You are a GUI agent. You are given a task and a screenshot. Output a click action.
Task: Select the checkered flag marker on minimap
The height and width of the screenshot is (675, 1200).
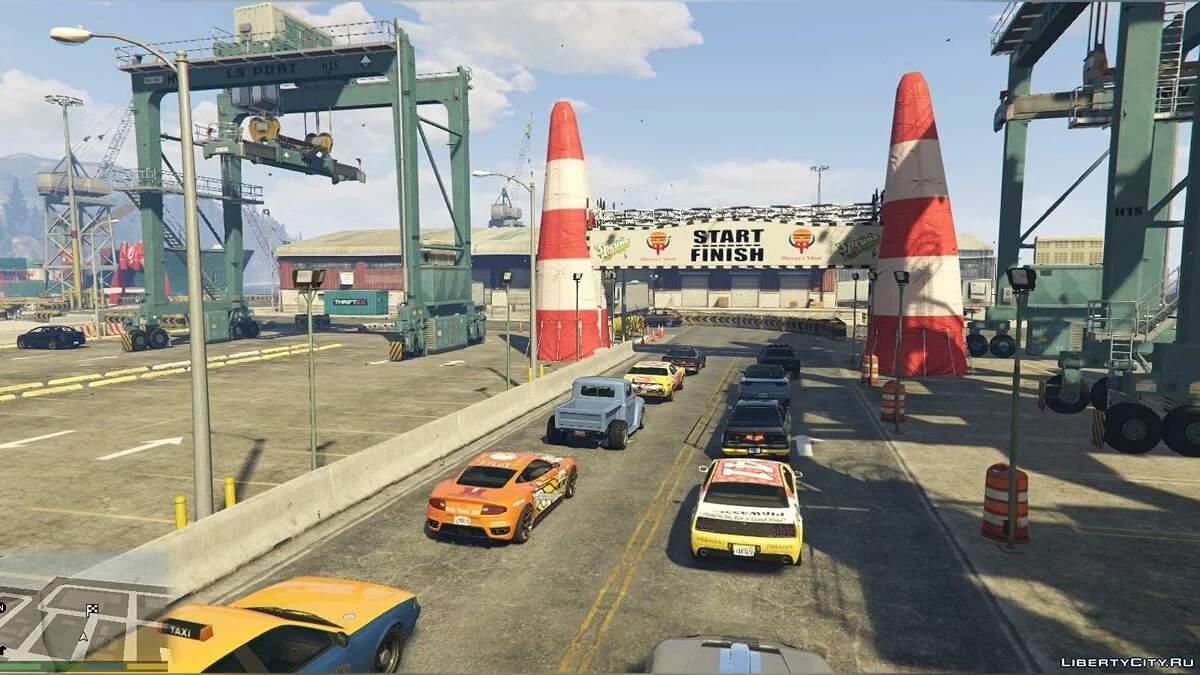(93, 609)
